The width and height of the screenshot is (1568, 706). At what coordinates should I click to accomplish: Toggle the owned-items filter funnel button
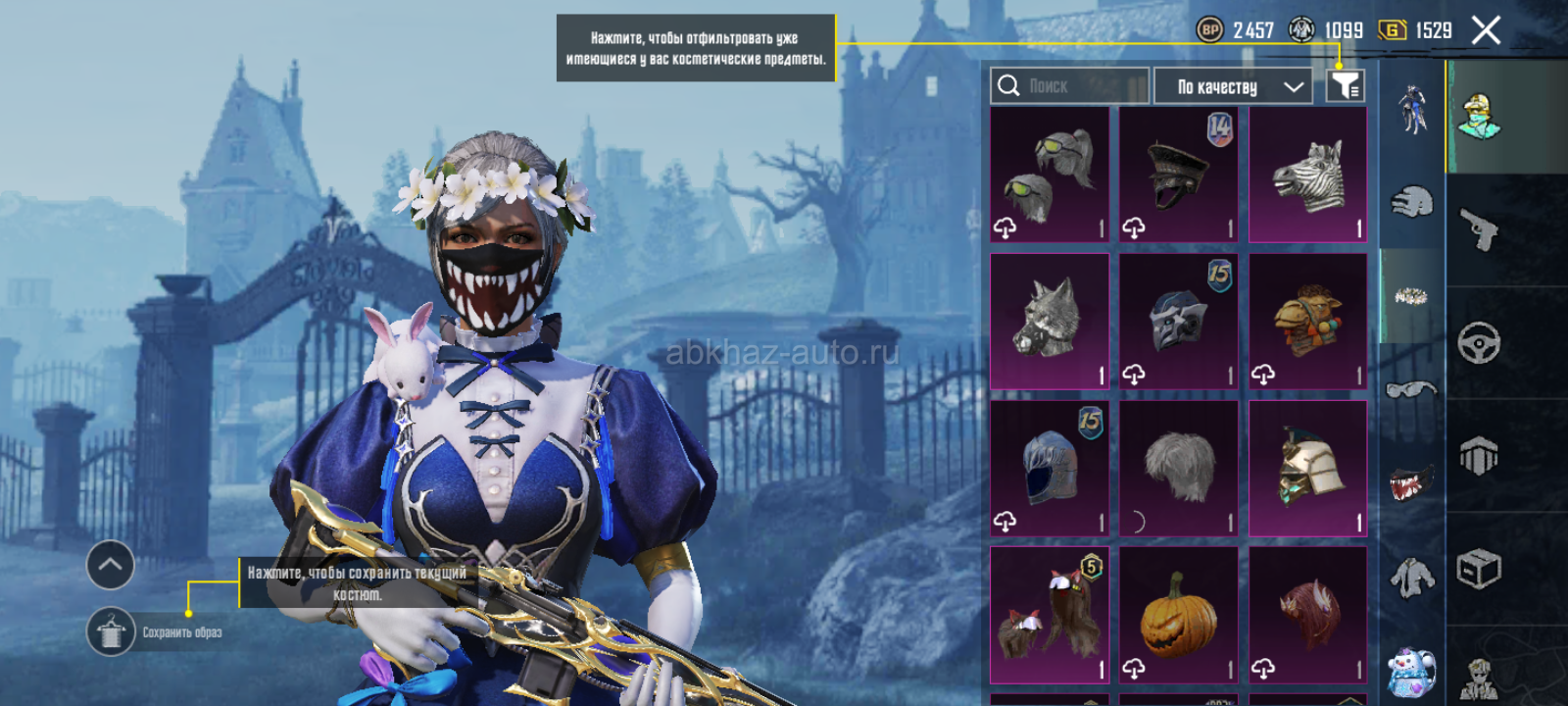(1346, 86)
